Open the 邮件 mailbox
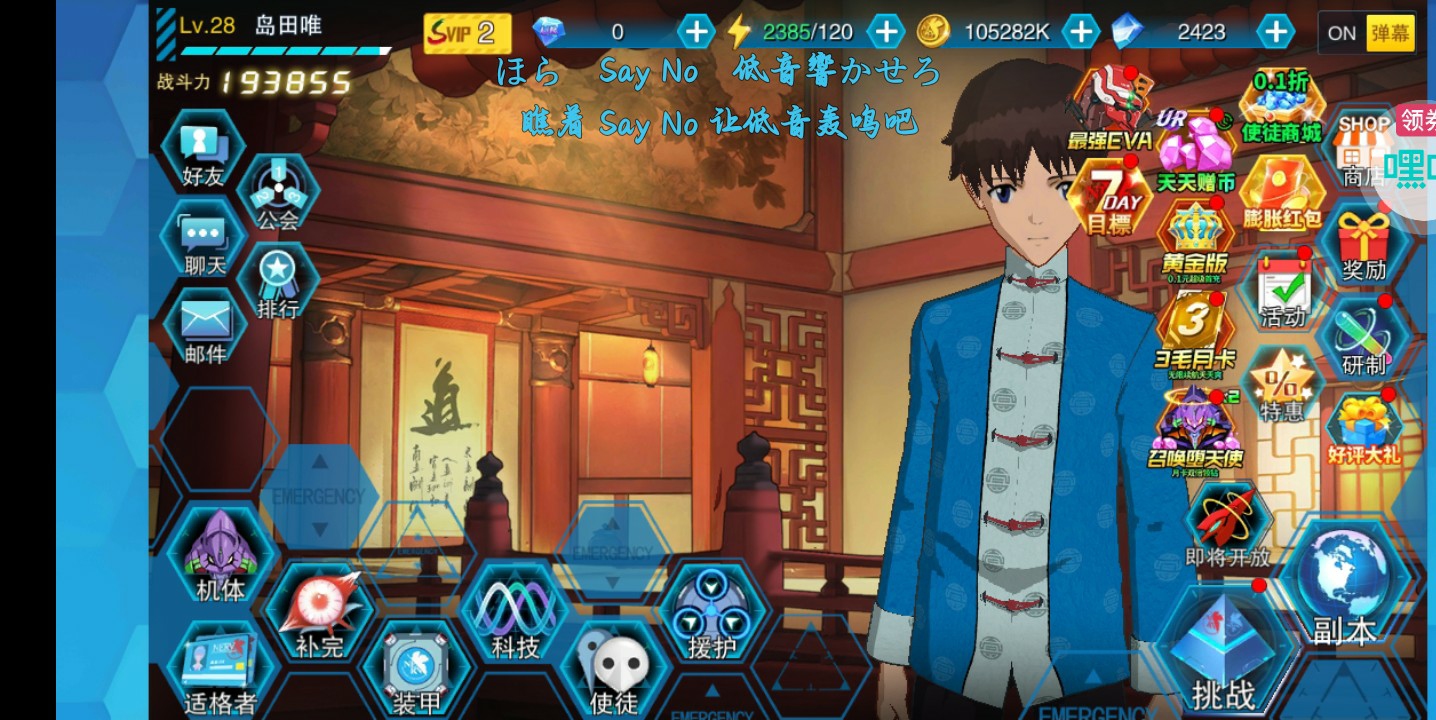The width and height of the screenshot is (1436, 720). (204, 329)
